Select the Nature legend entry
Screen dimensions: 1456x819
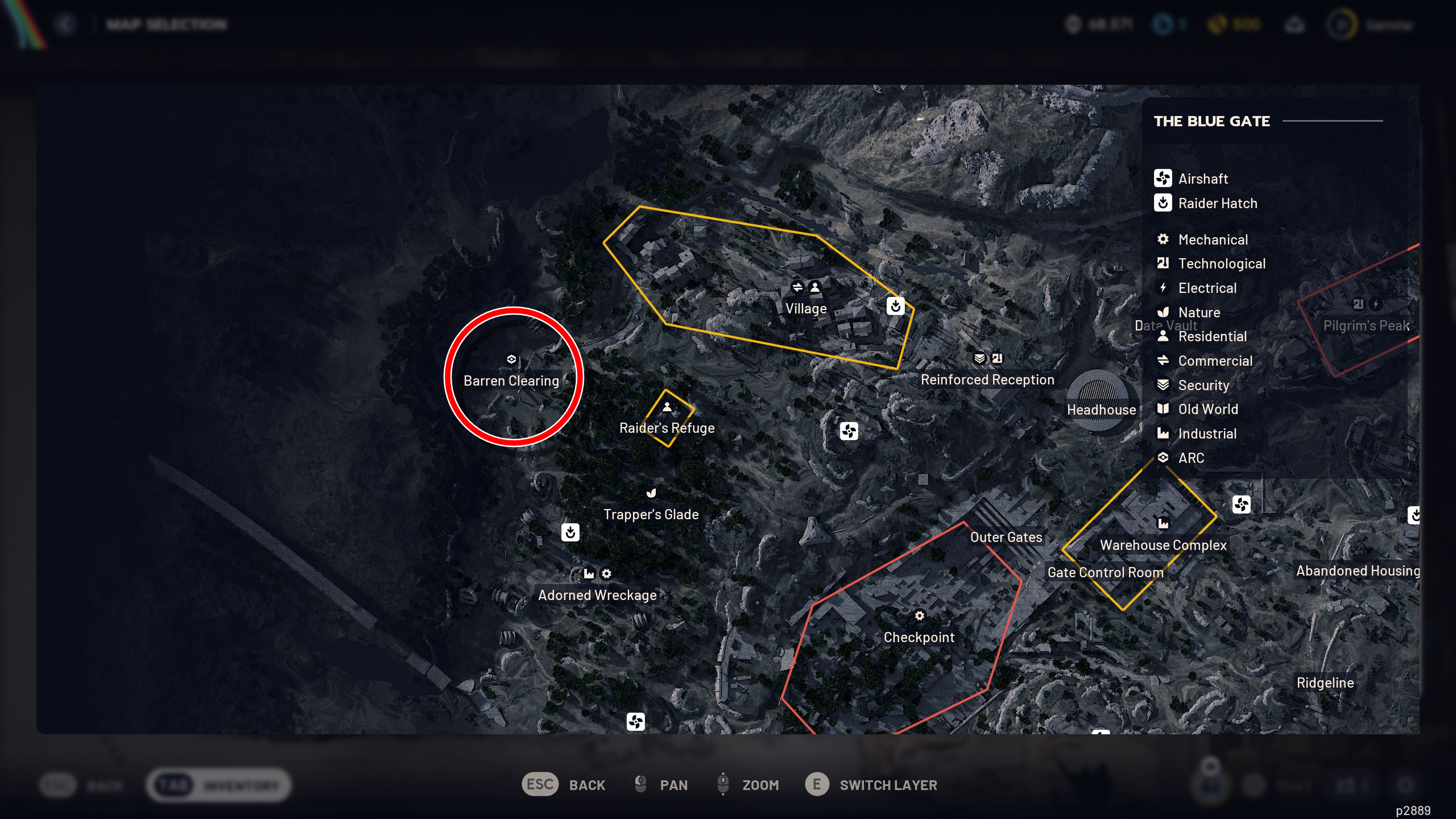tap(1199, 312)
